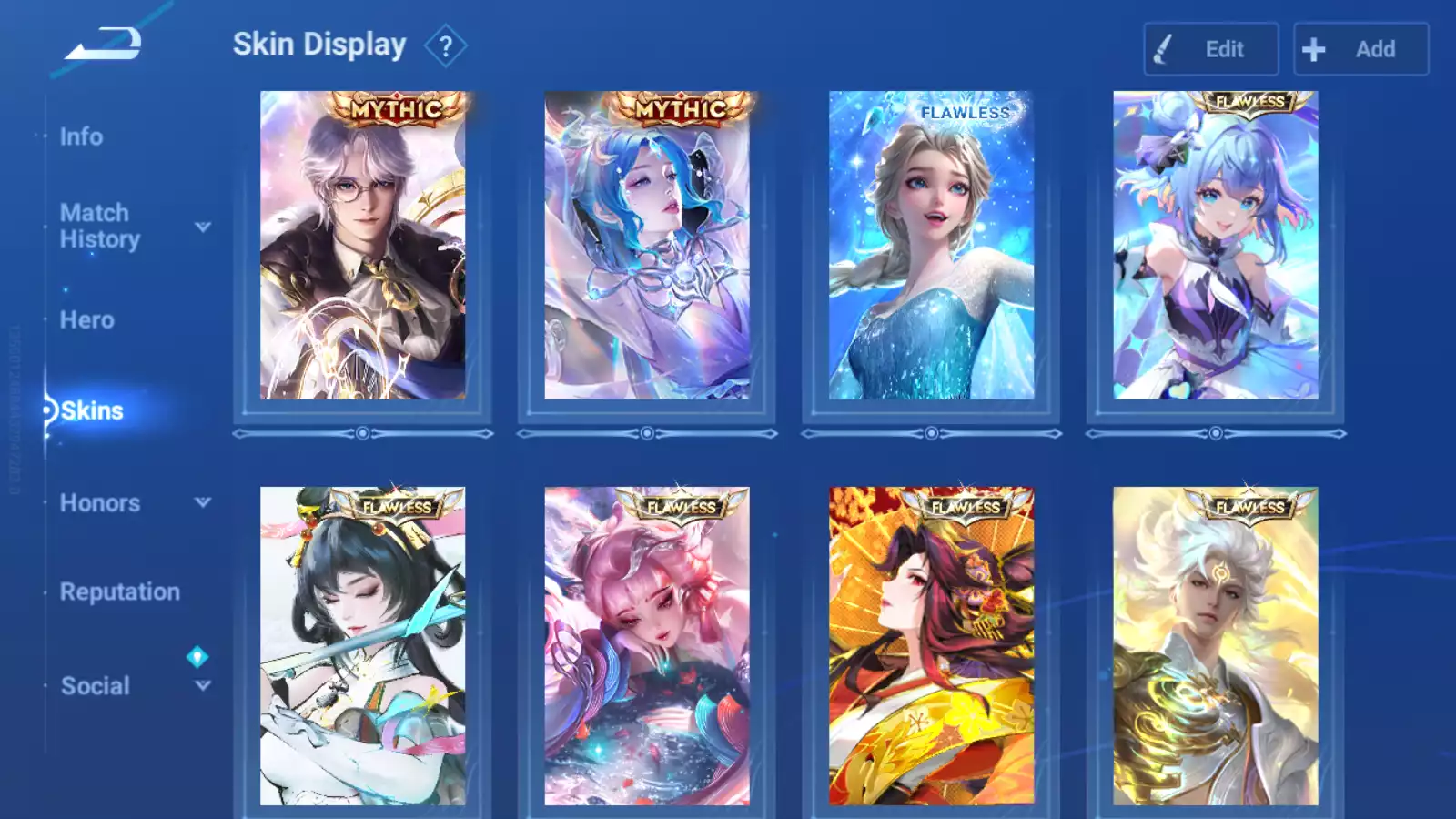Add a new skin to display
The width and height of the screenshot is (1456, 819).
click(x=1360, y=49)
